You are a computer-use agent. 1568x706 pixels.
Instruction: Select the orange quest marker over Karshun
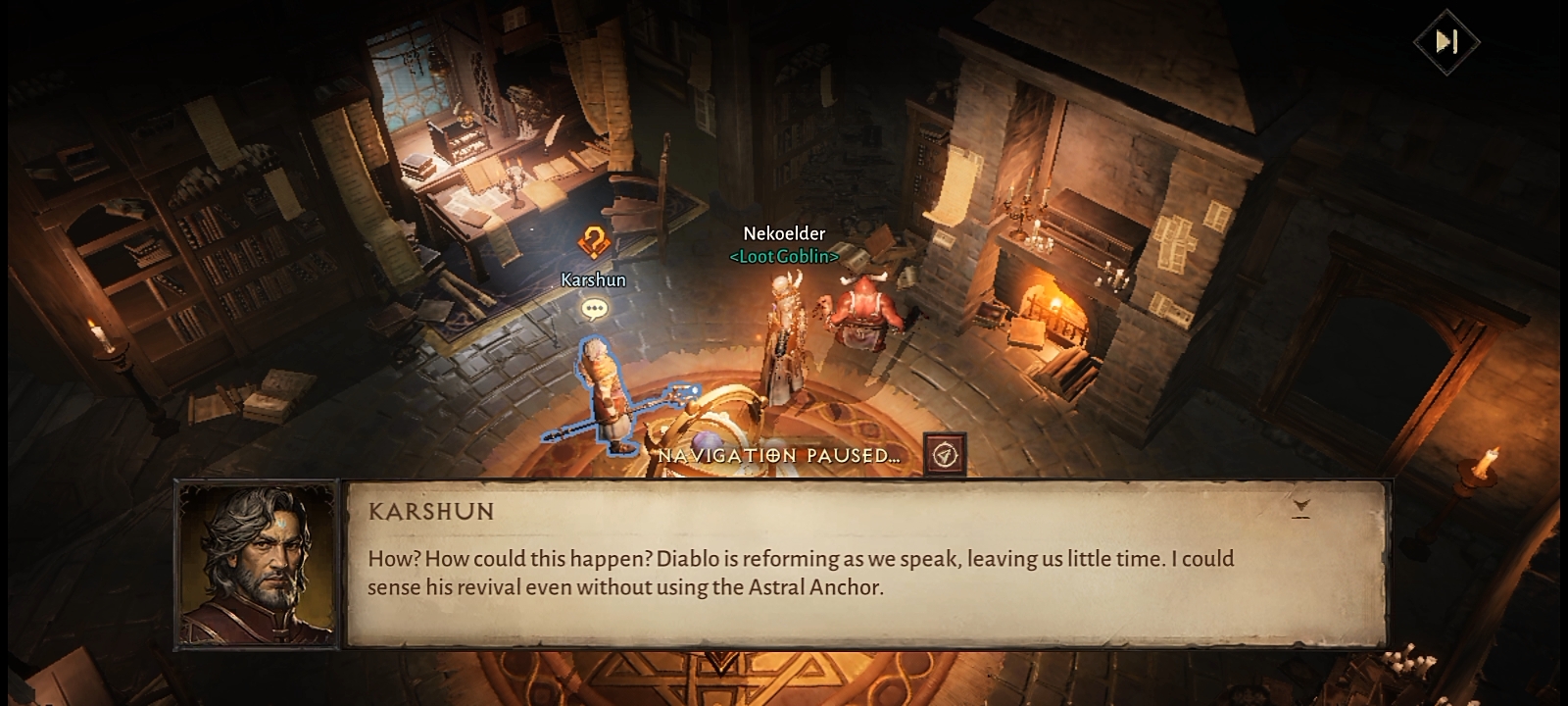coord(592,241)
